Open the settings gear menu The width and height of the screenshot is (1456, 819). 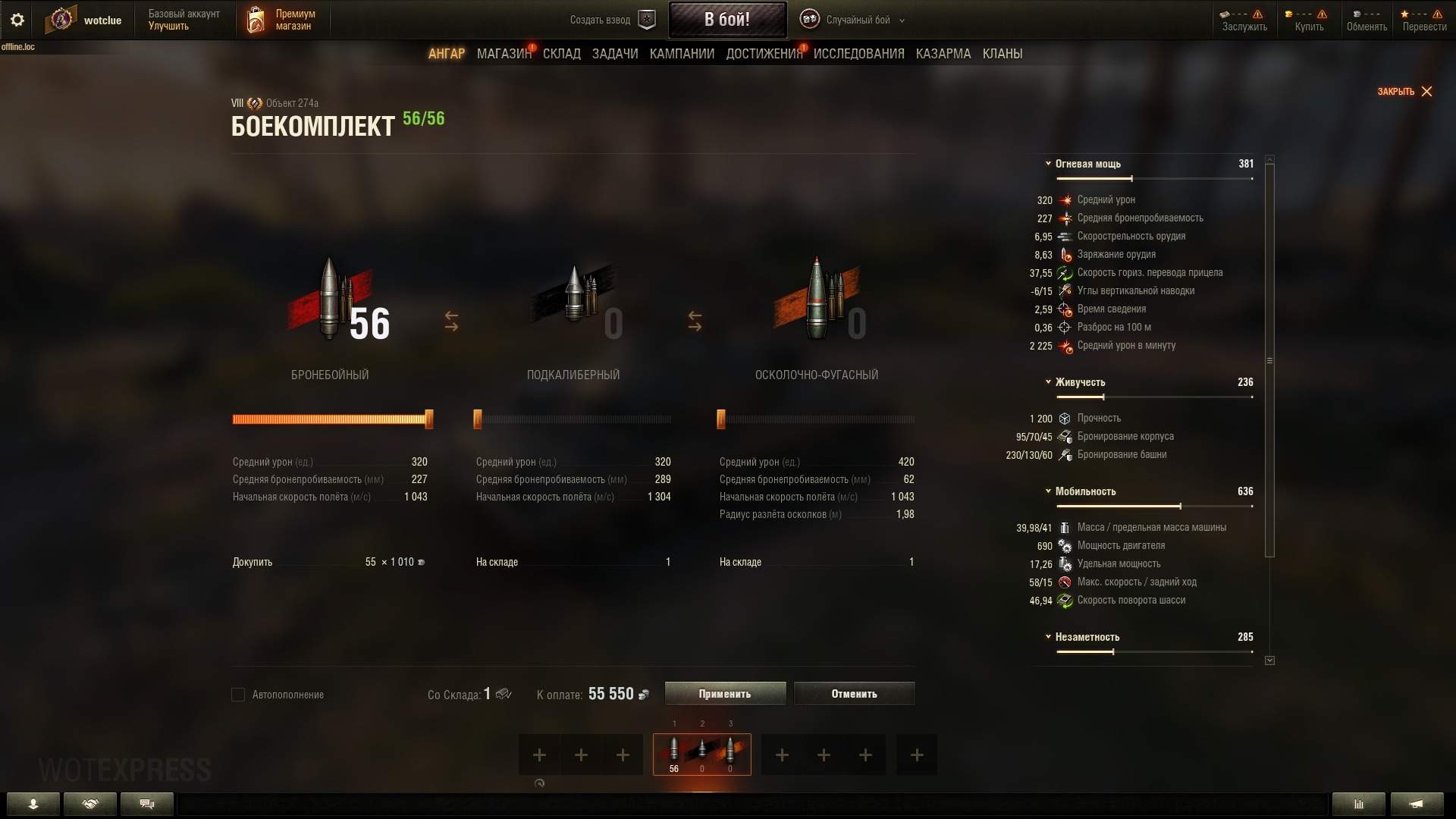tap(17, 20)
